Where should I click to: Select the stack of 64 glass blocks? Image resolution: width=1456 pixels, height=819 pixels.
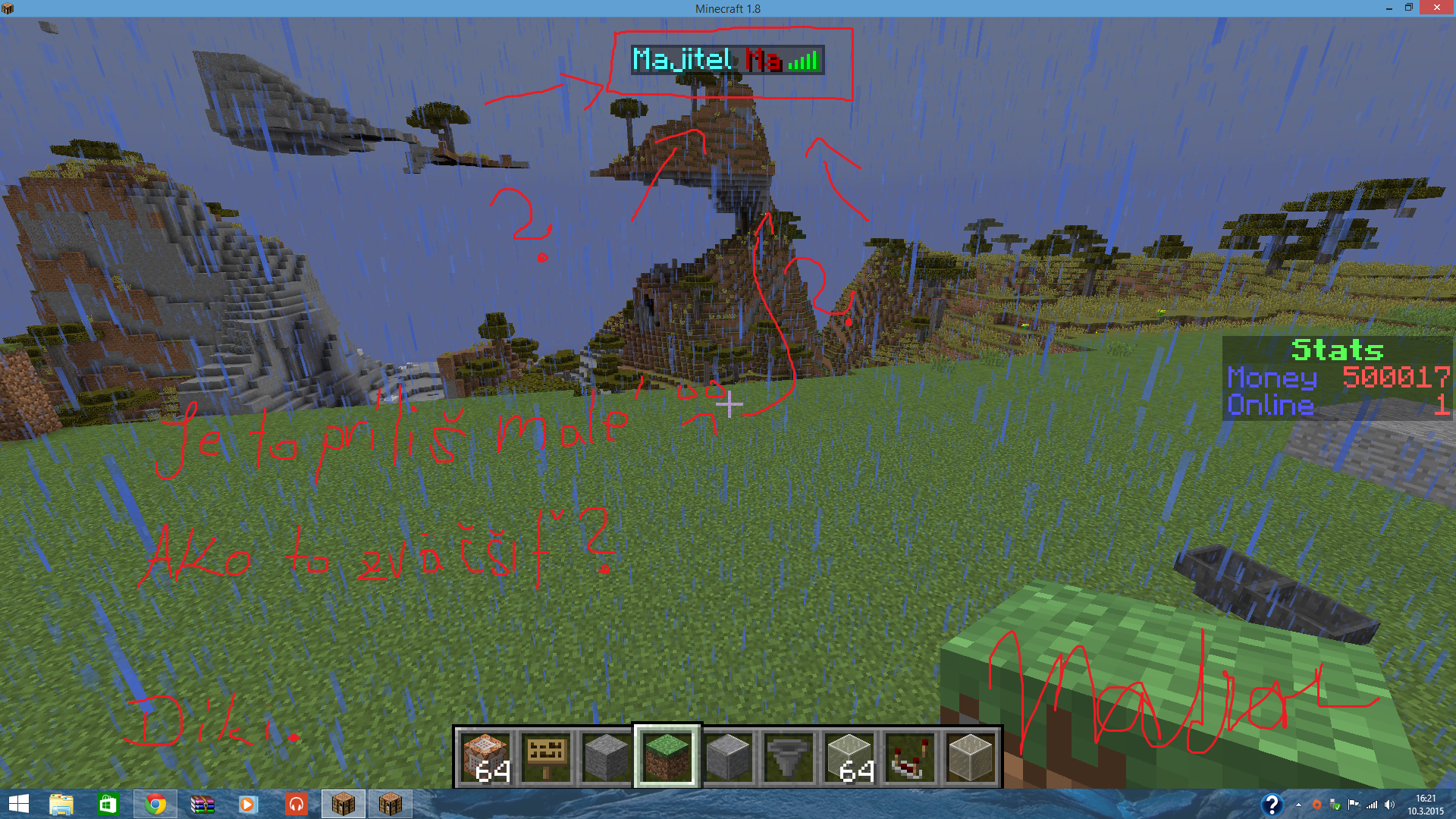pyautogui.click(x=849, y=755)
